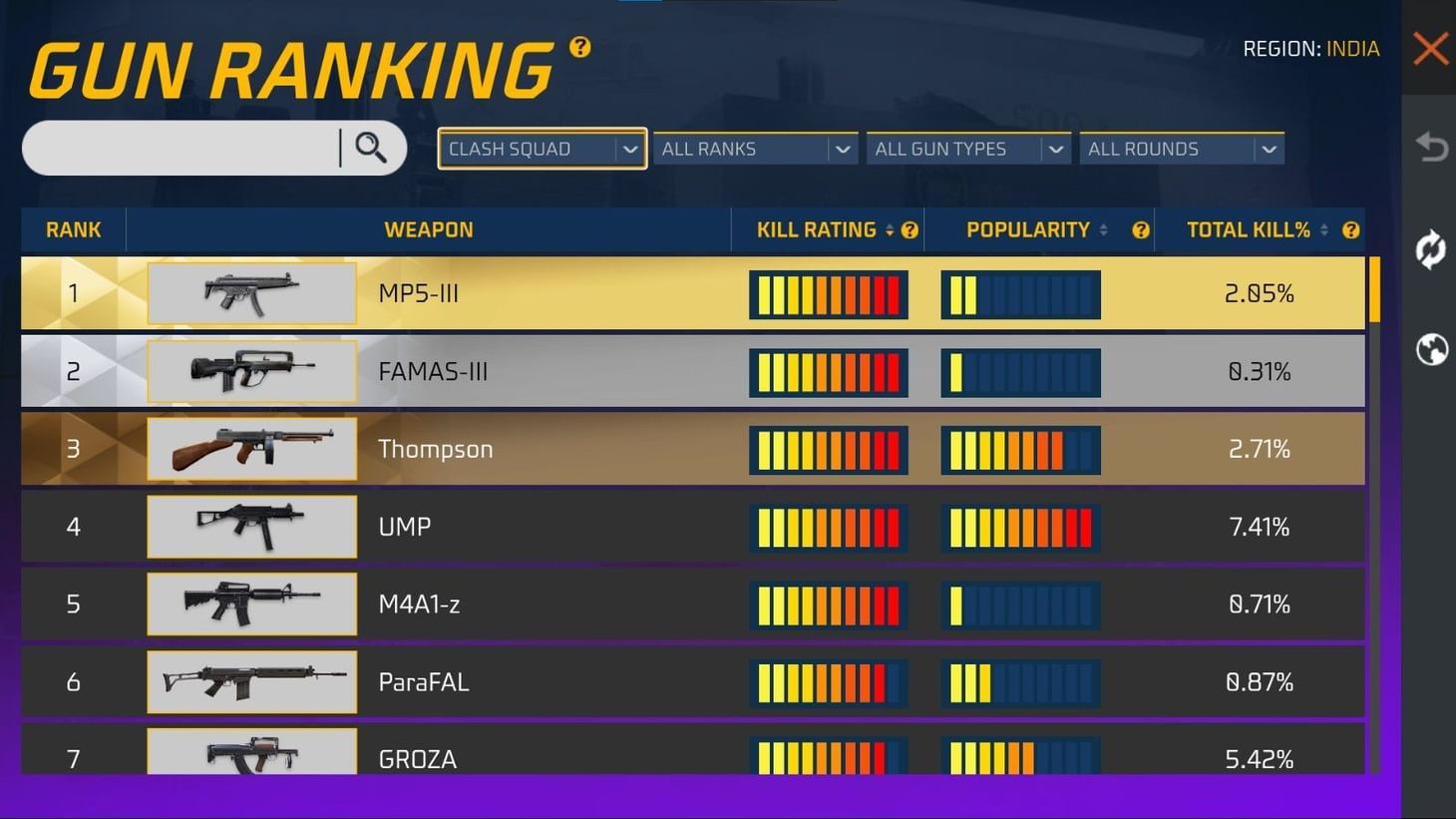Click the back arrow icon
Image resolution: width=1456 pixels, height=819 pixels.
[1430, 146]
